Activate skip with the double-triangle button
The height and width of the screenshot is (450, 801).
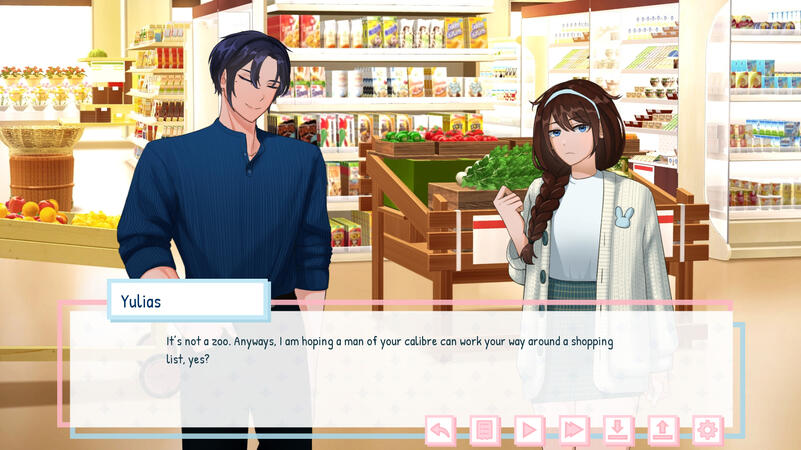point(574,430)
